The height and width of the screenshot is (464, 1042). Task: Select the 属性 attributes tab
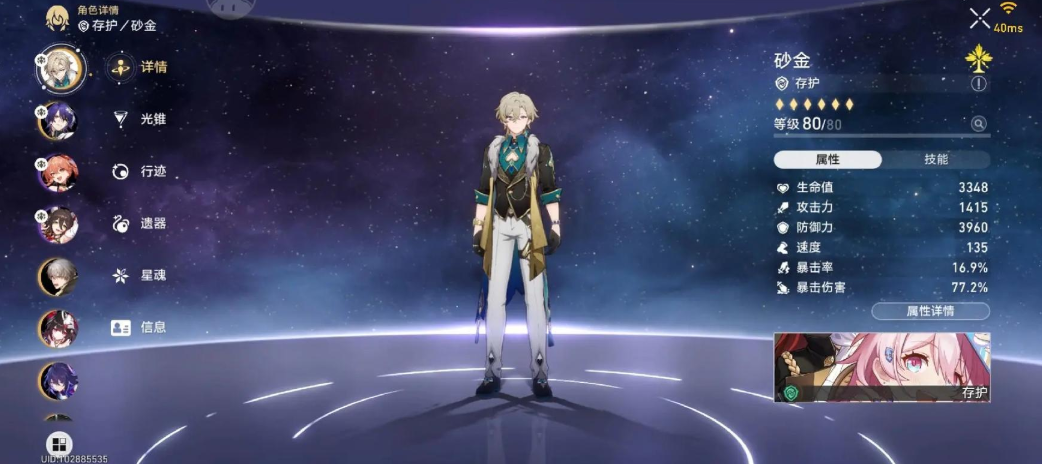[x=828, y=160]
